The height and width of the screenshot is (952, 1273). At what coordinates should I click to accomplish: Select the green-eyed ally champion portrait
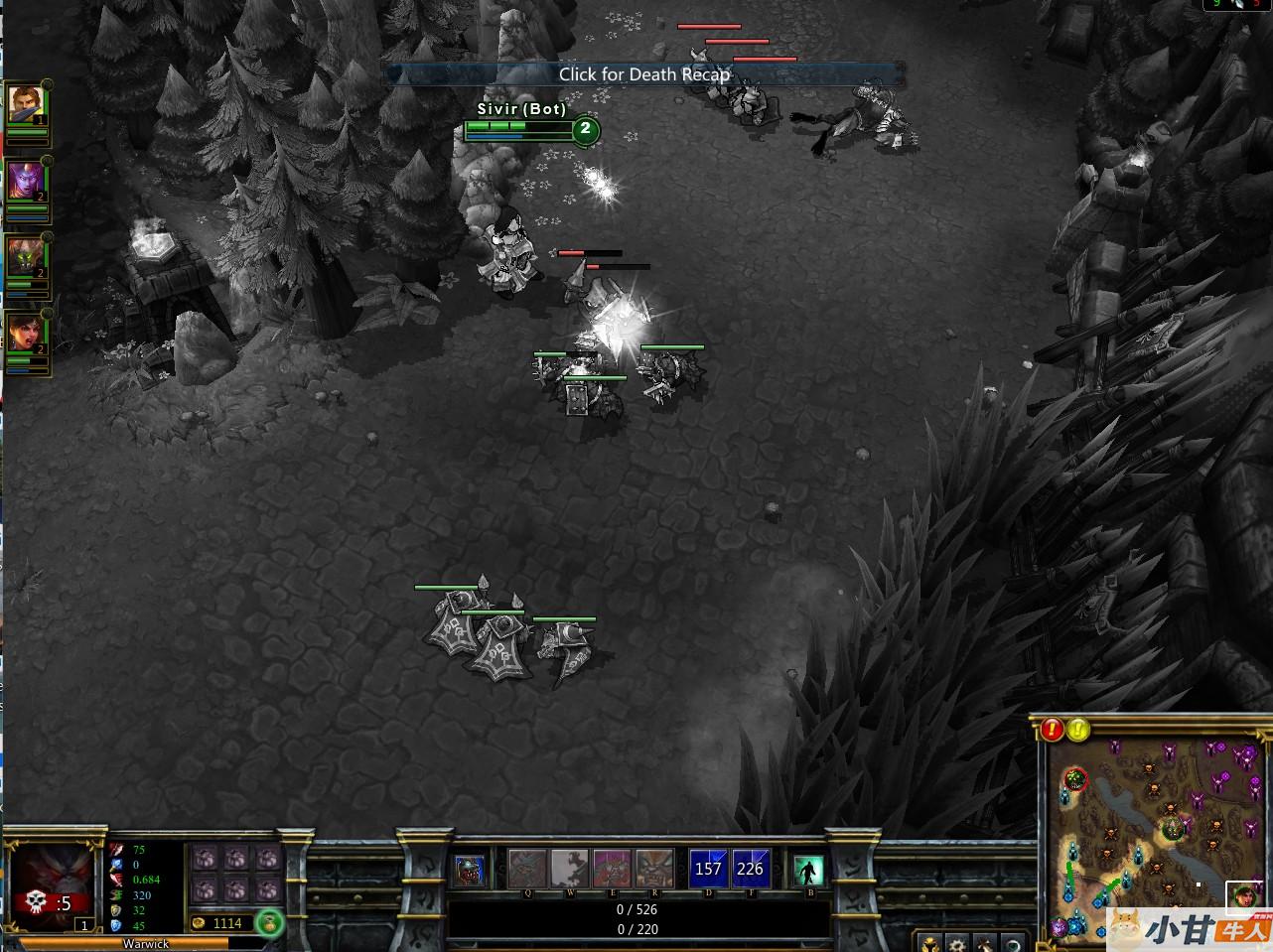[23, 259]
